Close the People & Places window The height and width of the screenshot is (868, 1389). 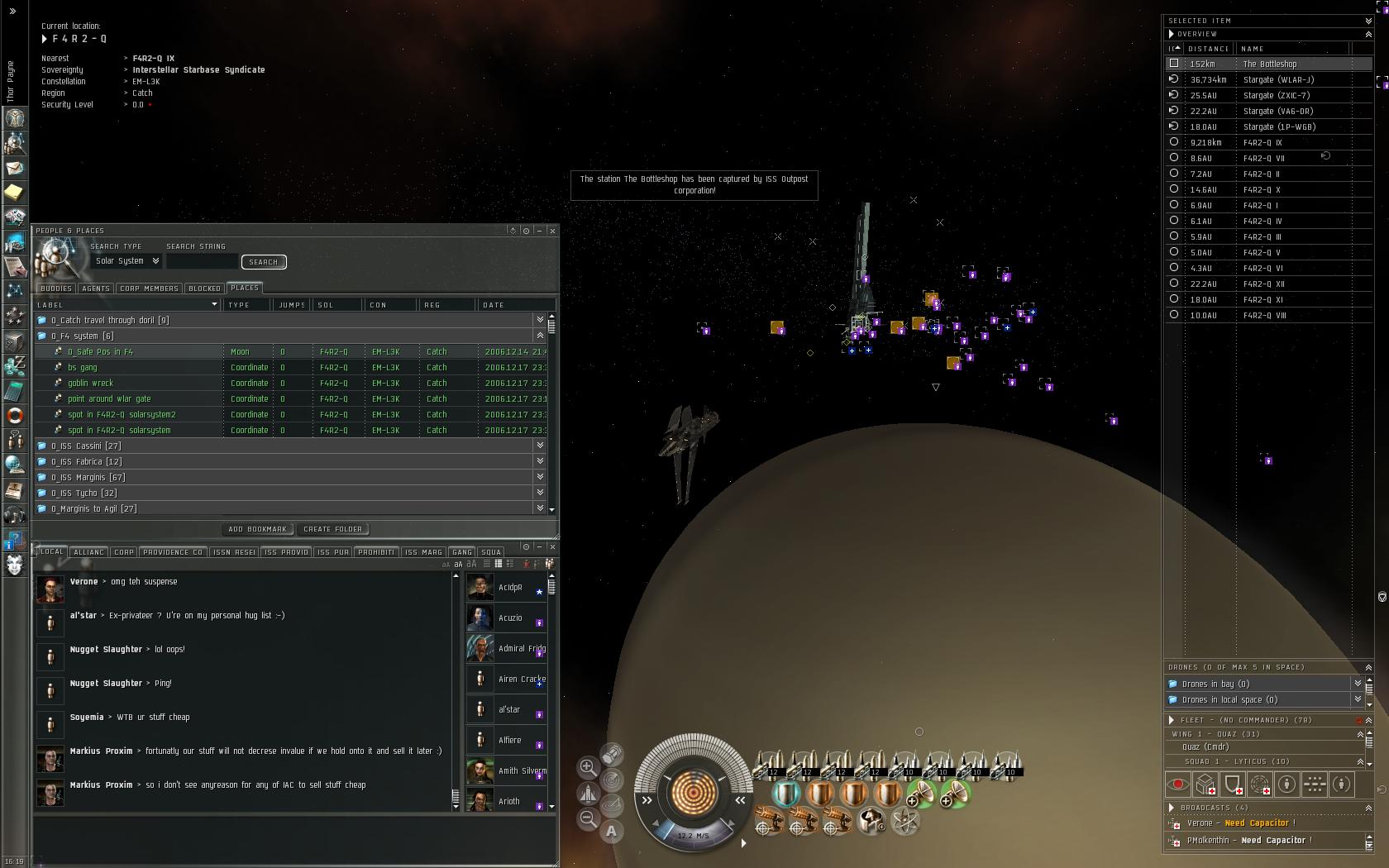pos(552,231)
